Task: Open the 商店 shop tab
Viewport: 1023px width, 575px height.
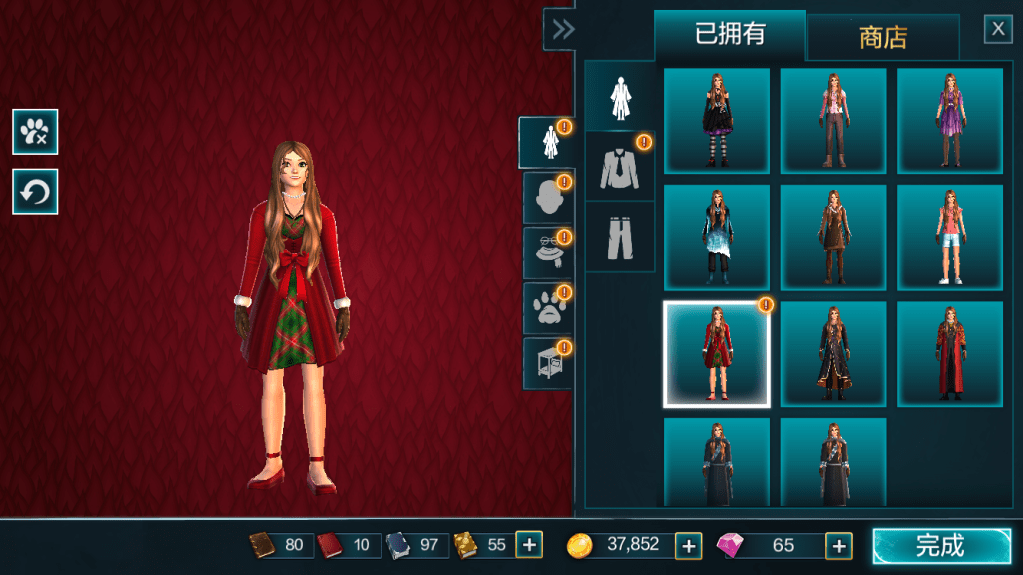Action: (x=882, y=38)
